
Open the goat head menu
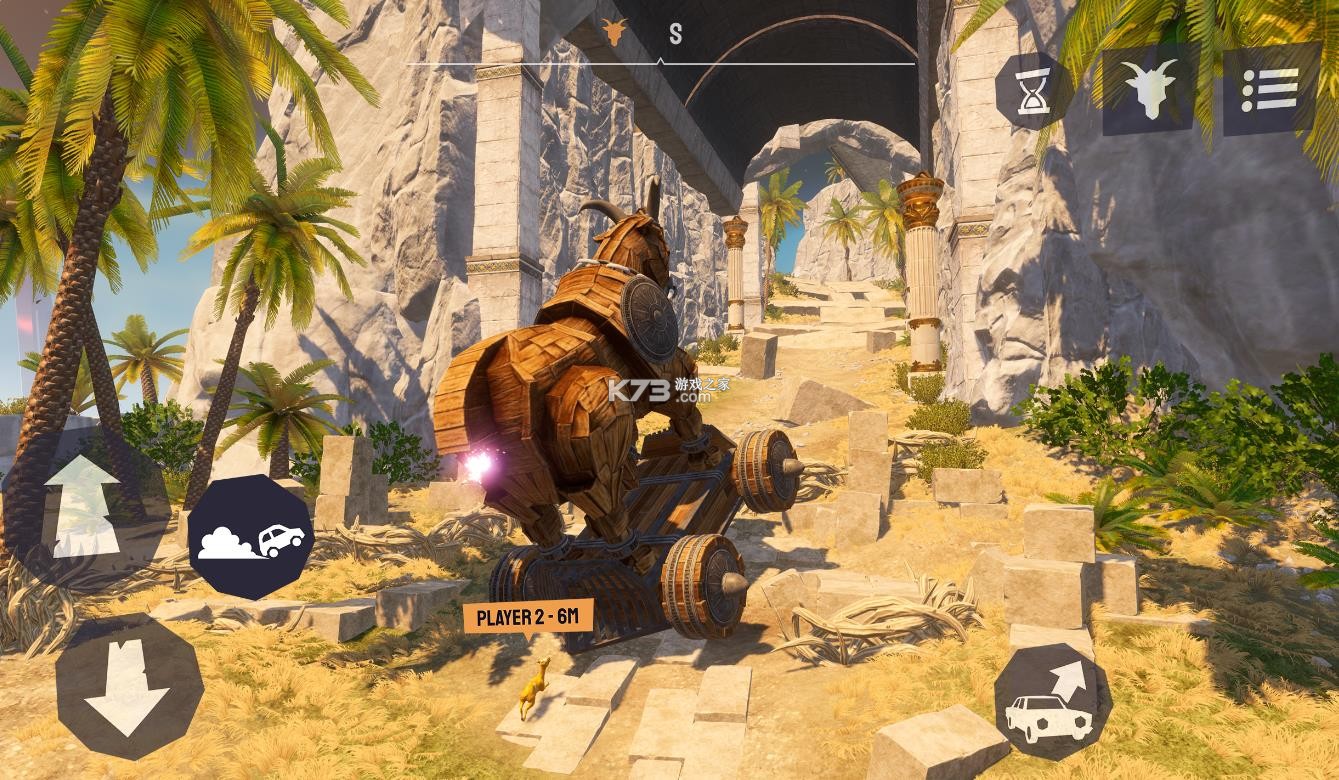1149,89
